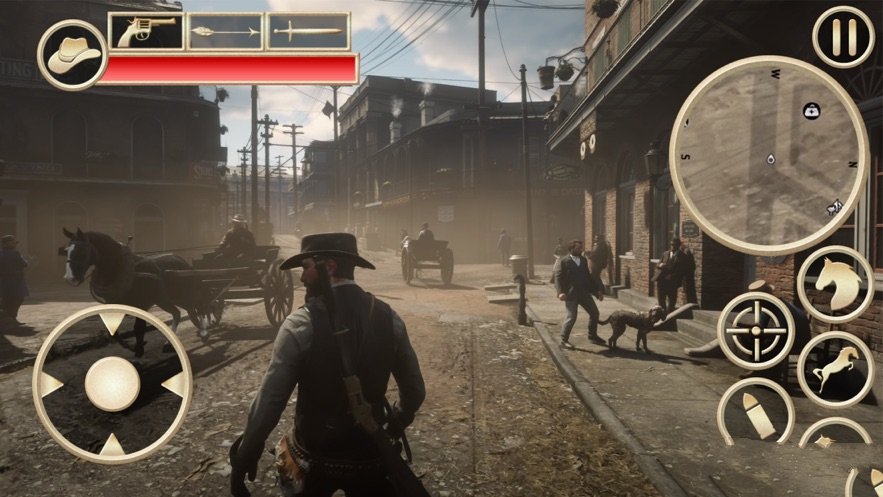Select the revolver weapon slot
This screenshot has height=497, width=883.
[146, 32]
